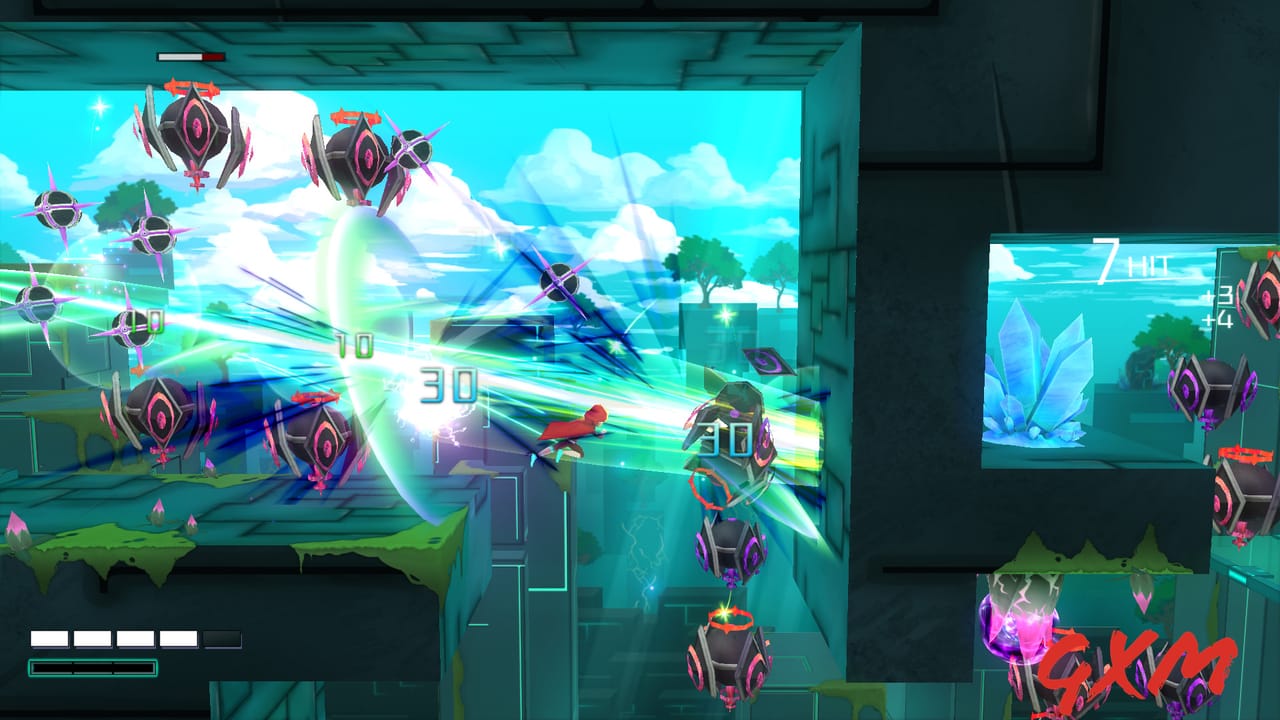Toggle the empty fifth energy segment
1280x720 pixels.
coord(222,637)
